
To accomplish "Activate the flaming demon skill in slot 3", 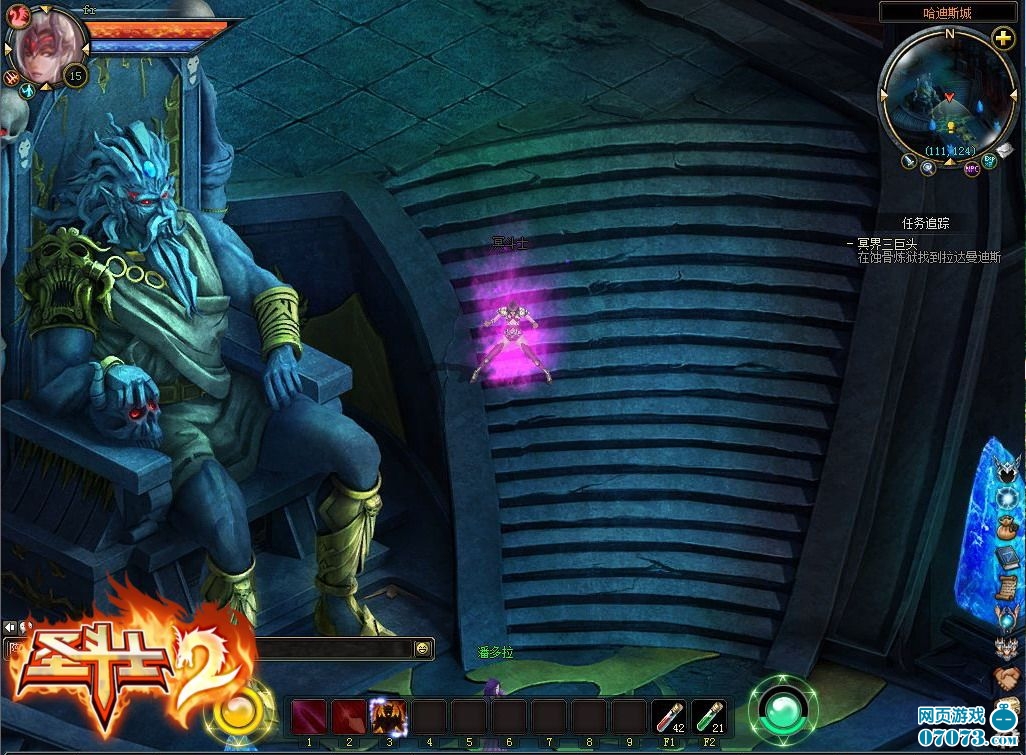I will pos(388,717).
